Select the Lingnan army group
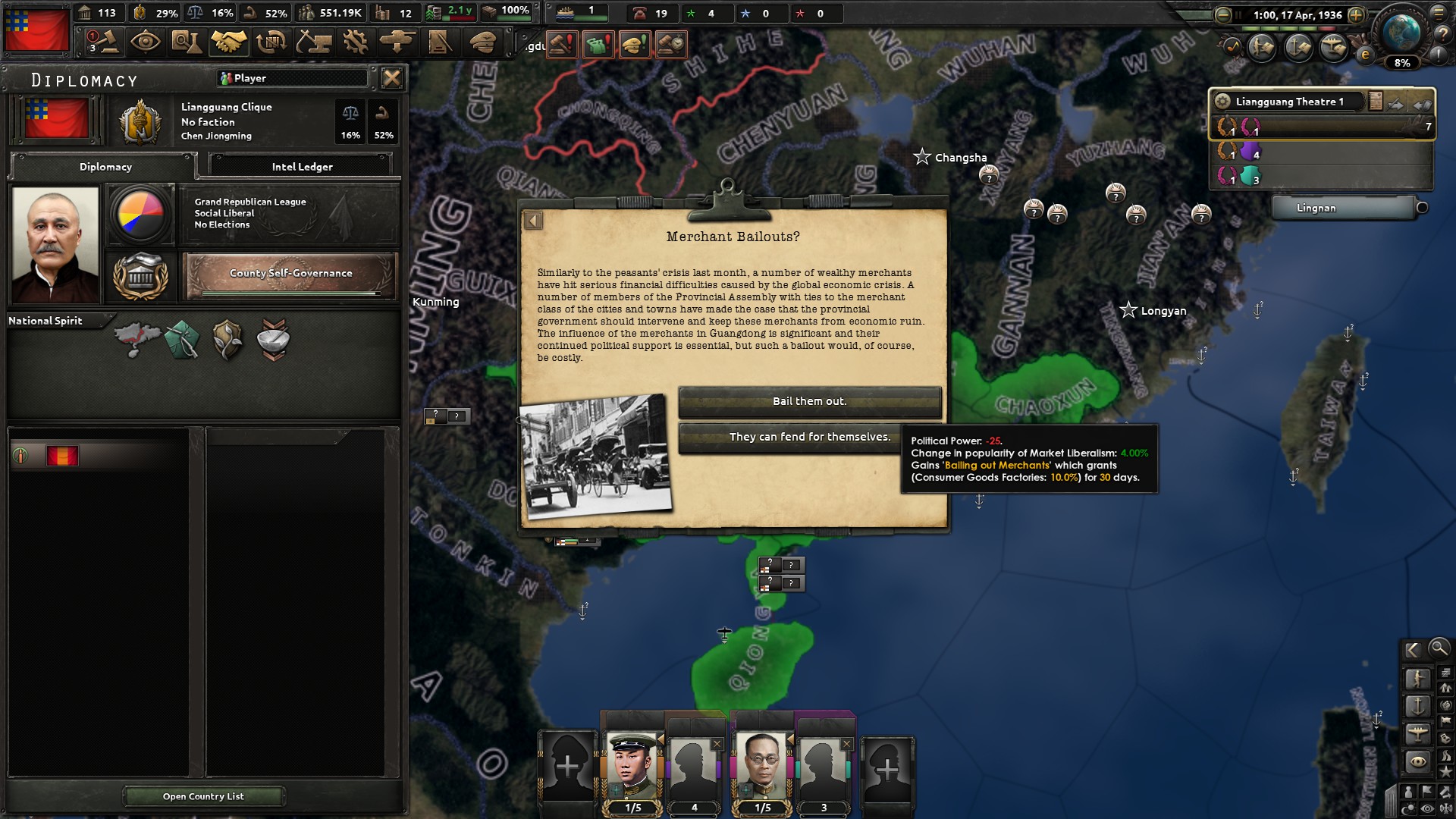This screenshot has width=1456, height=819. click(x=1343, y=208)
